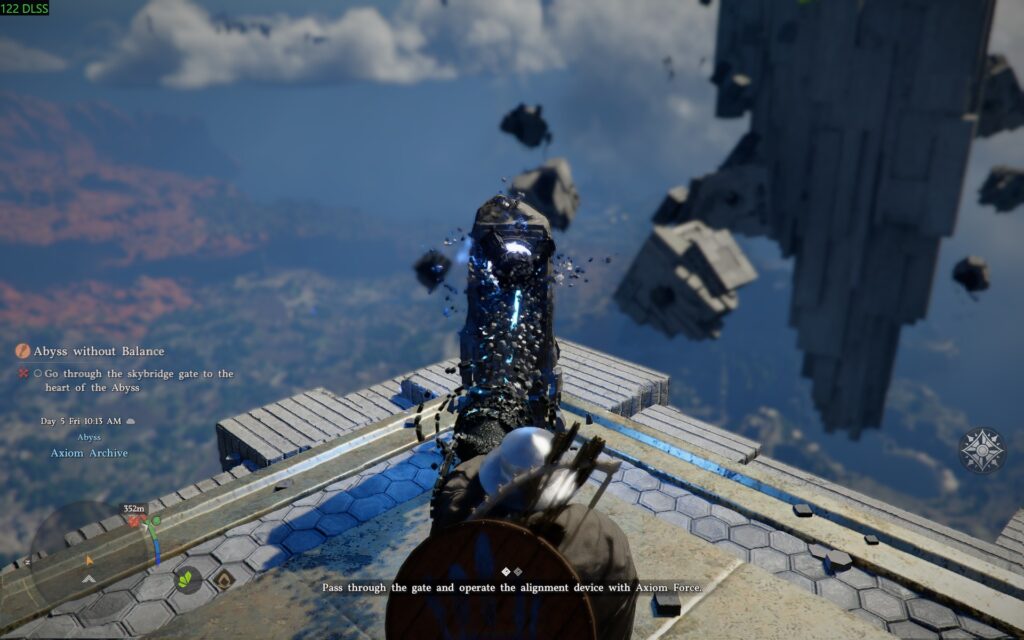
Task: Open the Abyss without Balance quest tracker
Action: 98,351
